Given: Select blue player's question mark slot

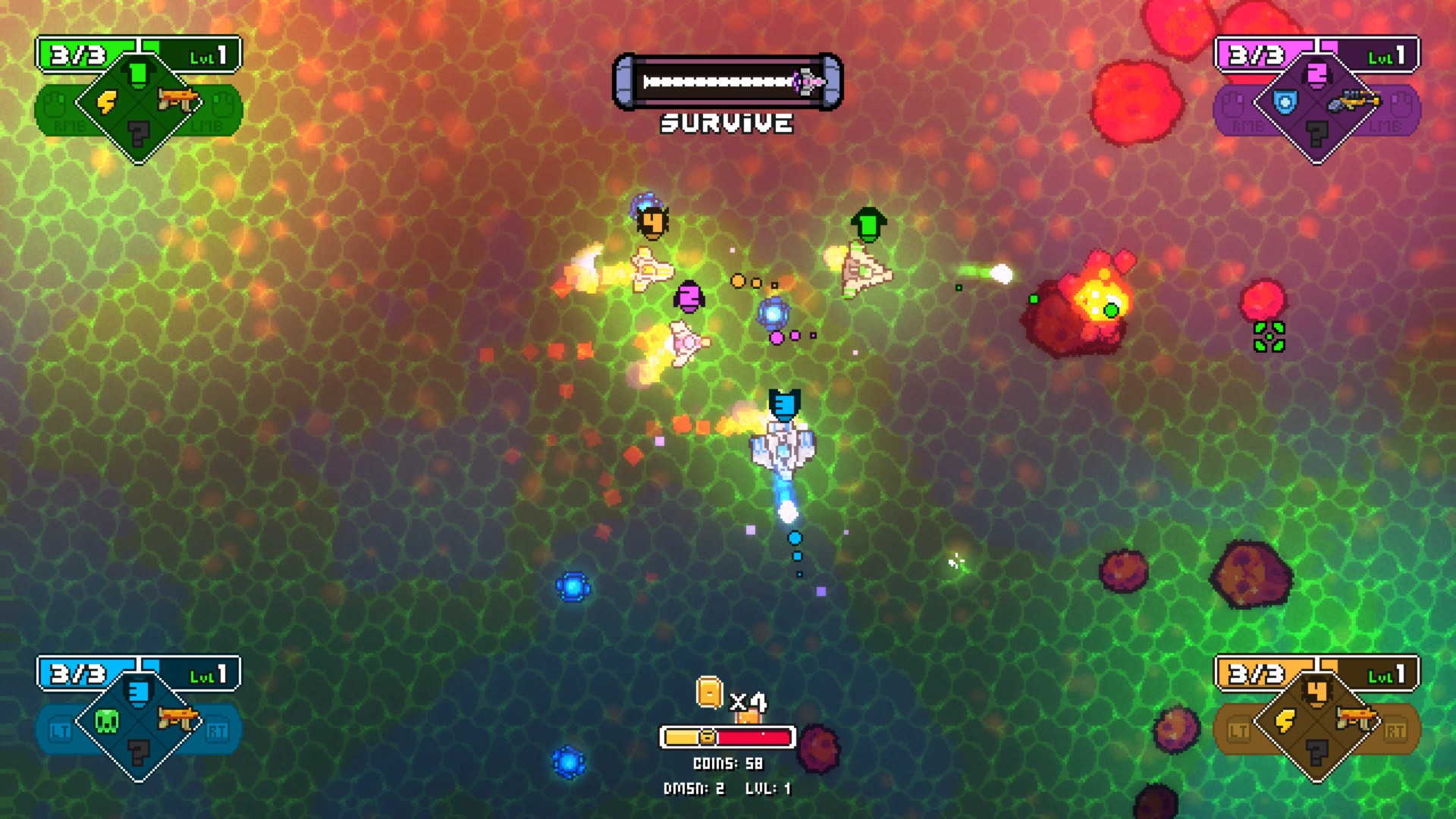Looking at the screenshot, I should [x=139, y=753].
